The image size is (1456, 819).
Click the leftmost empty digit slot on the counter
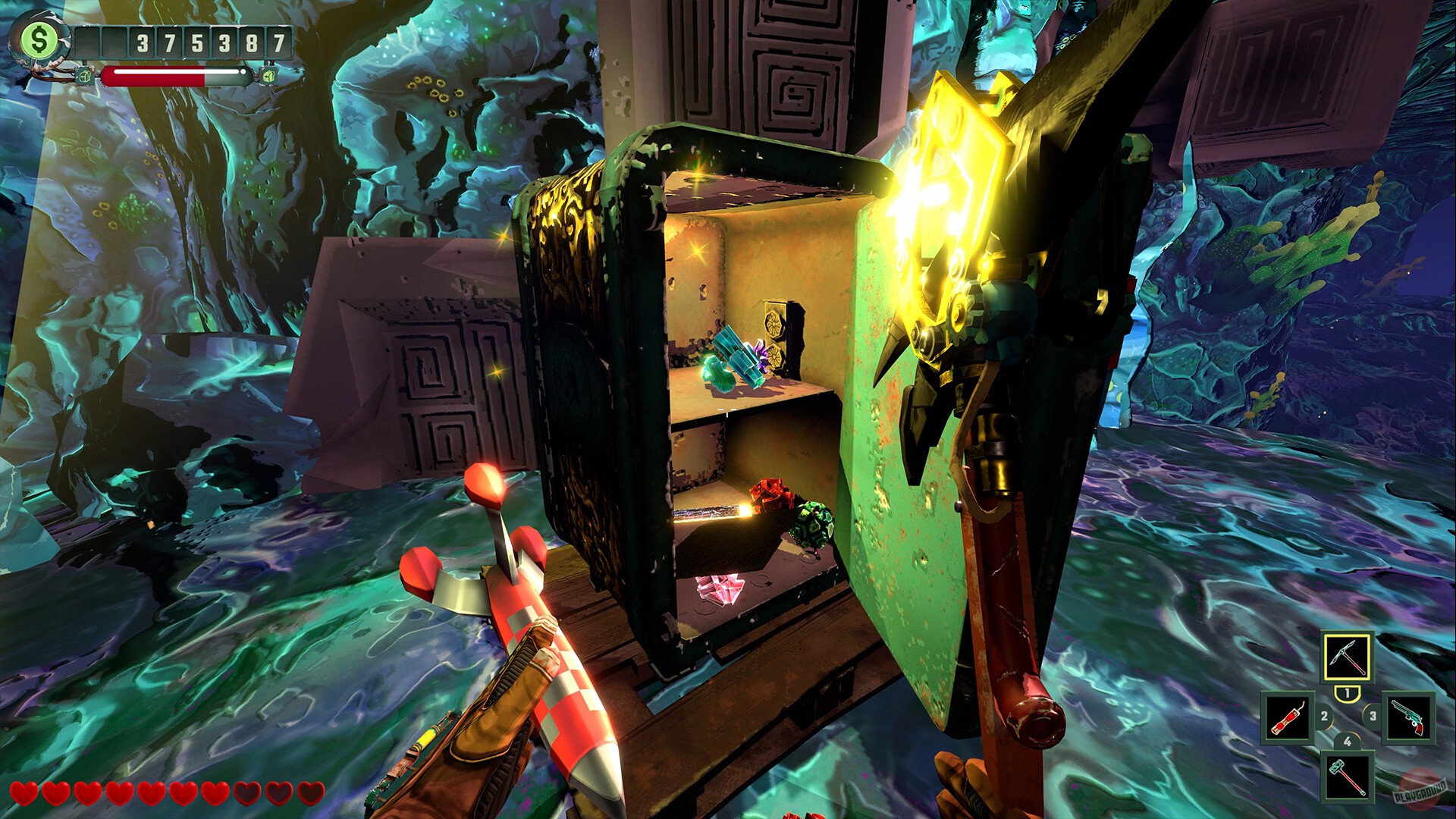(x=87, y=42)
